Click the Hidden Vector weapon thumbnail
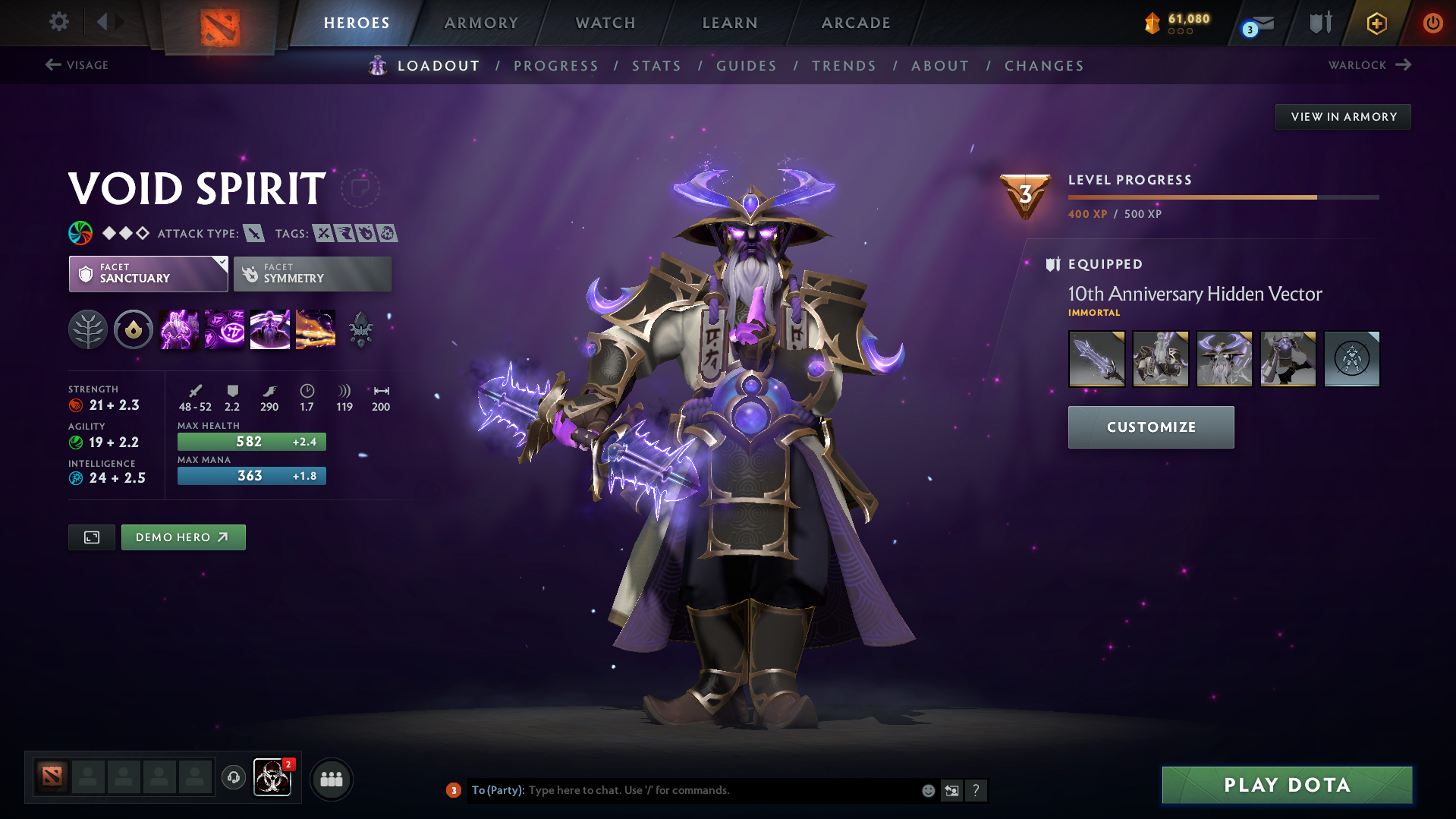This screenshot has width=1456, height=819. tap(1096, 358)
